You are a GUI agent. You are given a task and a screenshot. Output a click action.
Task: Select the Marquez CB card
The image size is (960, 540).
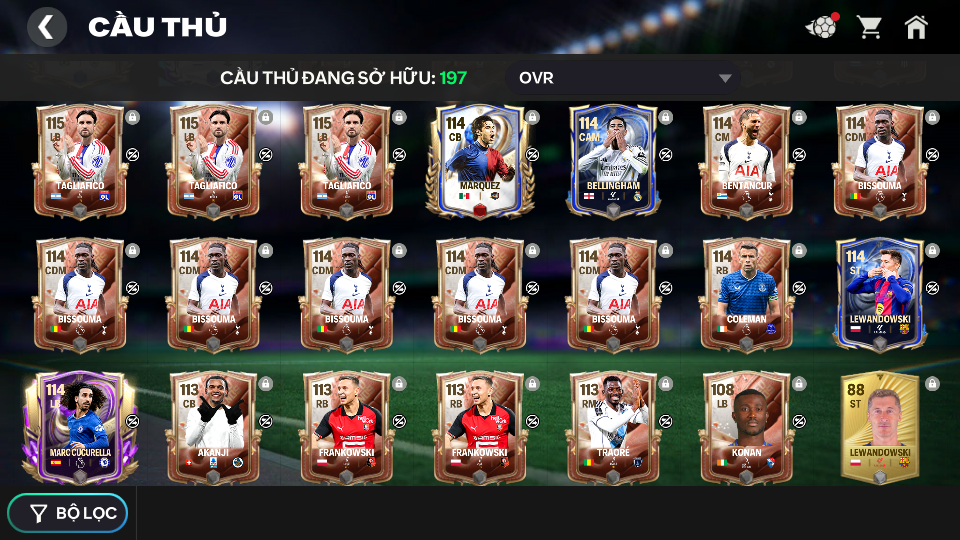tap(479, 160)
